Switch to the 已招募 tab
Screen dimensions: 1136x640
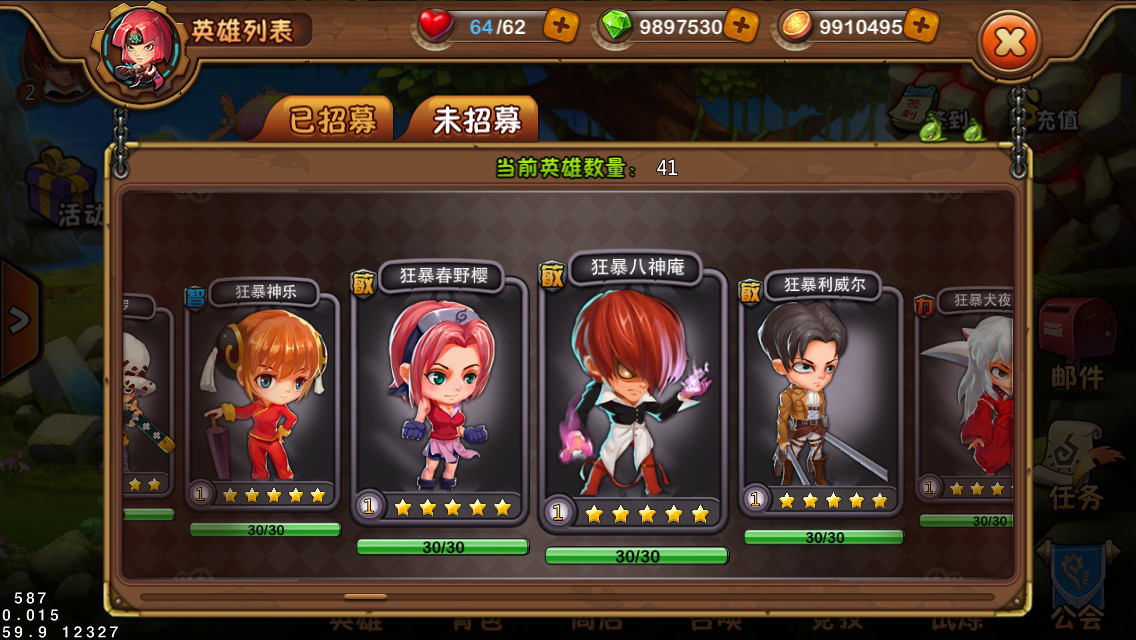click(x=333, y=120)
